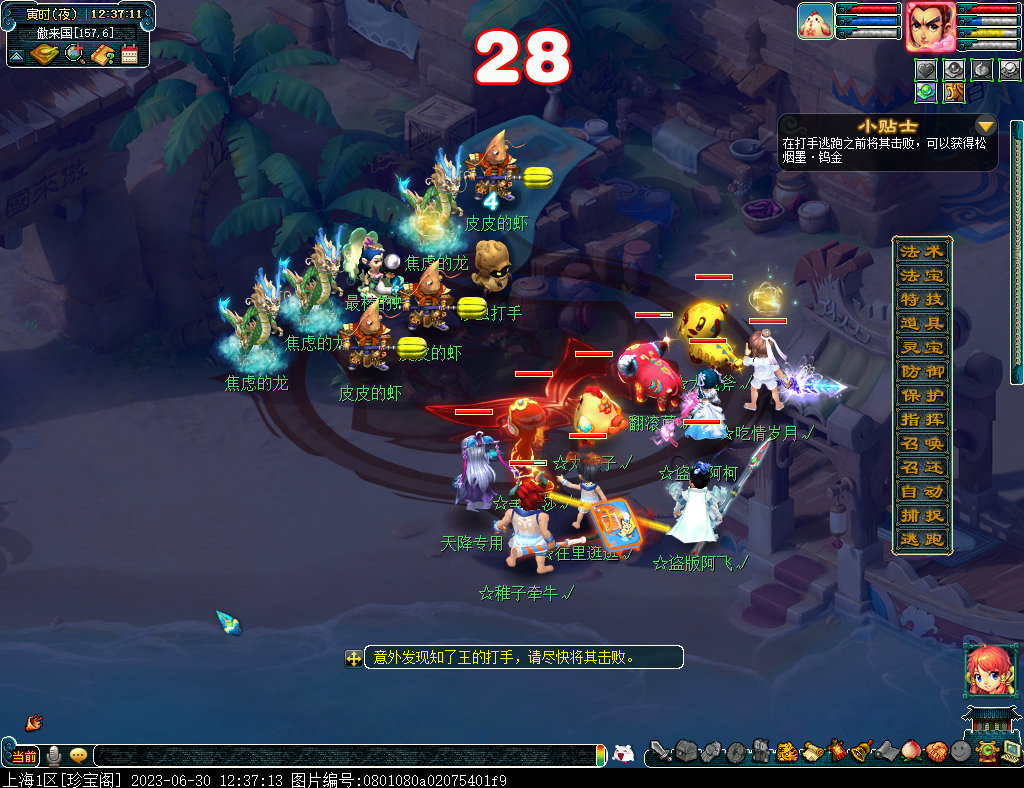This screenshot has width=1024, height=788.
Task: Collapse the 小贴士 tips panel arrow
Action: (986, 126)
